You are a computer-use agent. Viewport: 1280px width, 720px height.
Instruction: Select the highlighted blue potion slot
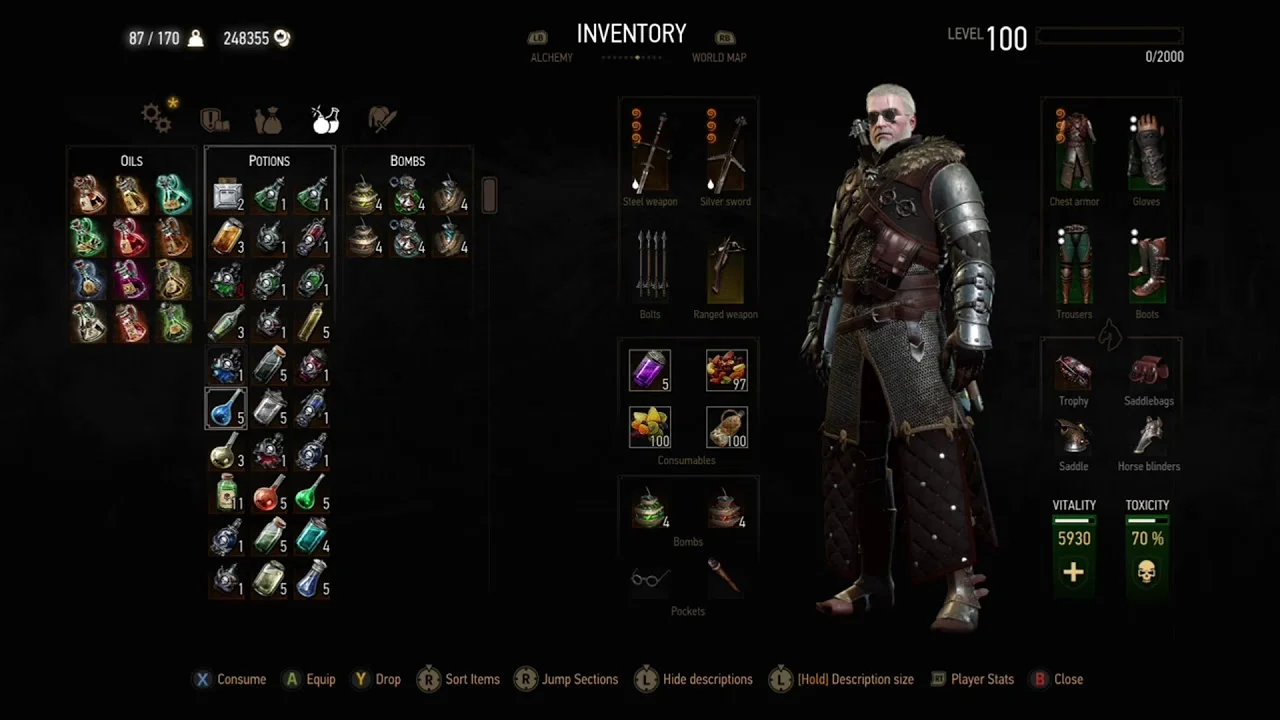[226, 408]
